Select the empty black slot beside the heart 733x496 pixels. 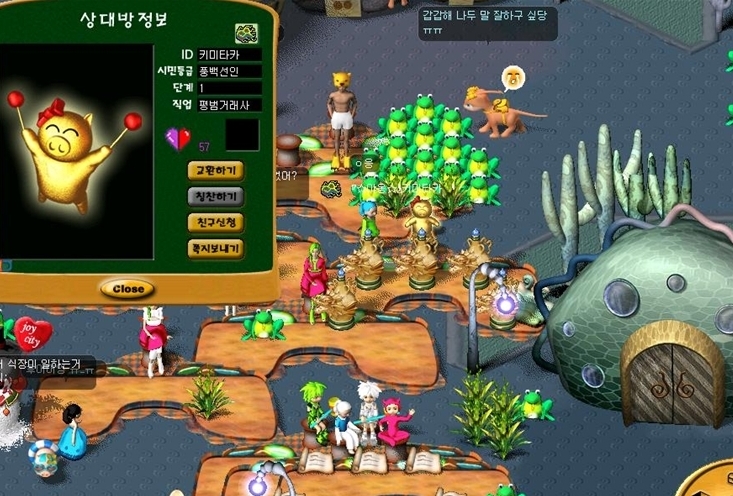[242, 135]
